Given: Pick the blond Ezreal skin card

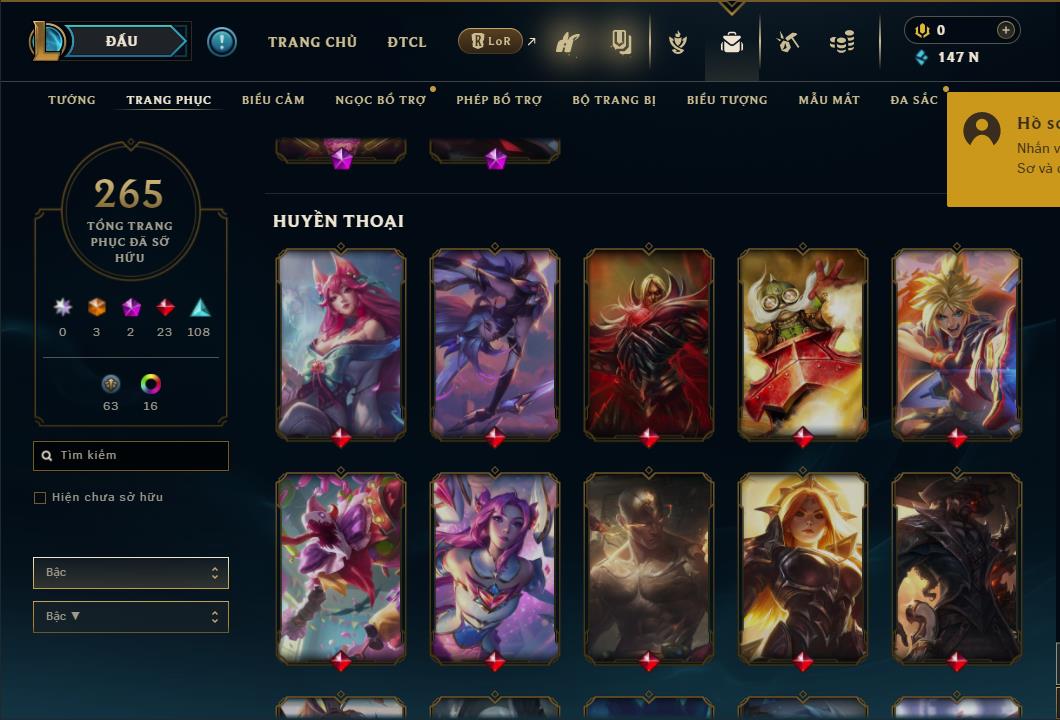Looking at the screenshot, I should pyautogui.click(x=957, y=342).
